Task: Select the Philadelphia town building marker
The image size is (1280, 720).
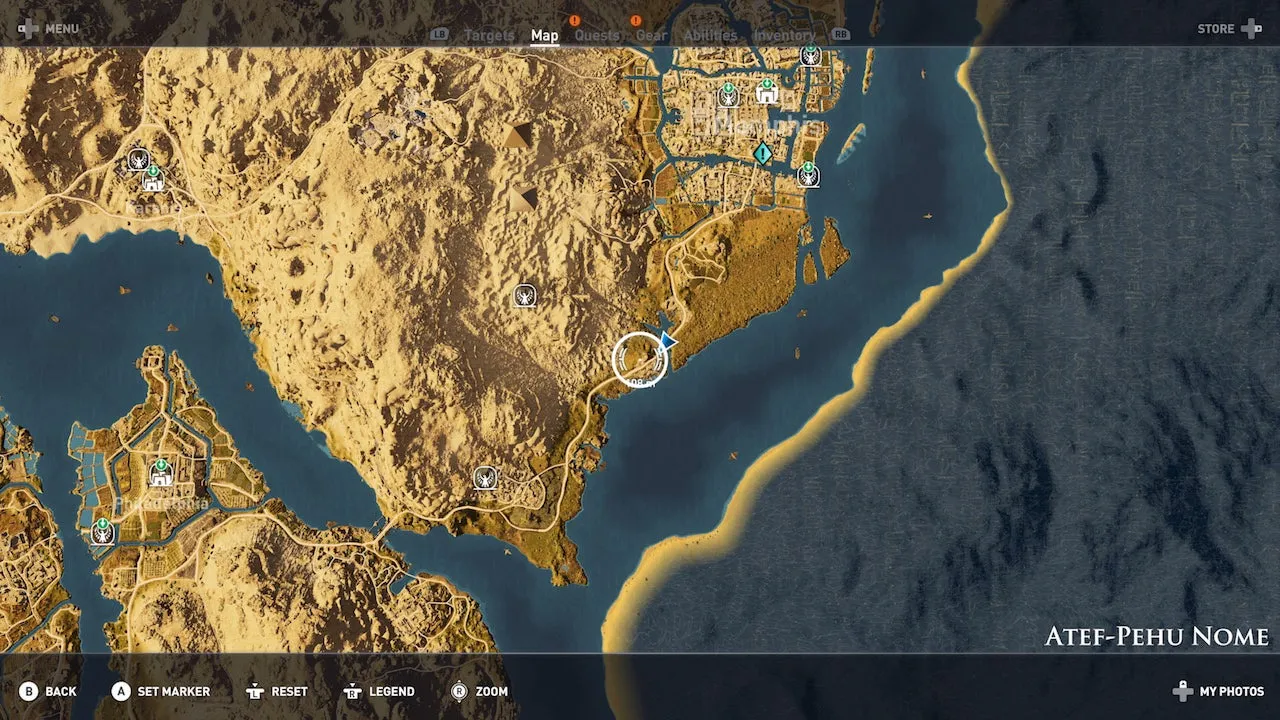Action: tap(160, 473)
